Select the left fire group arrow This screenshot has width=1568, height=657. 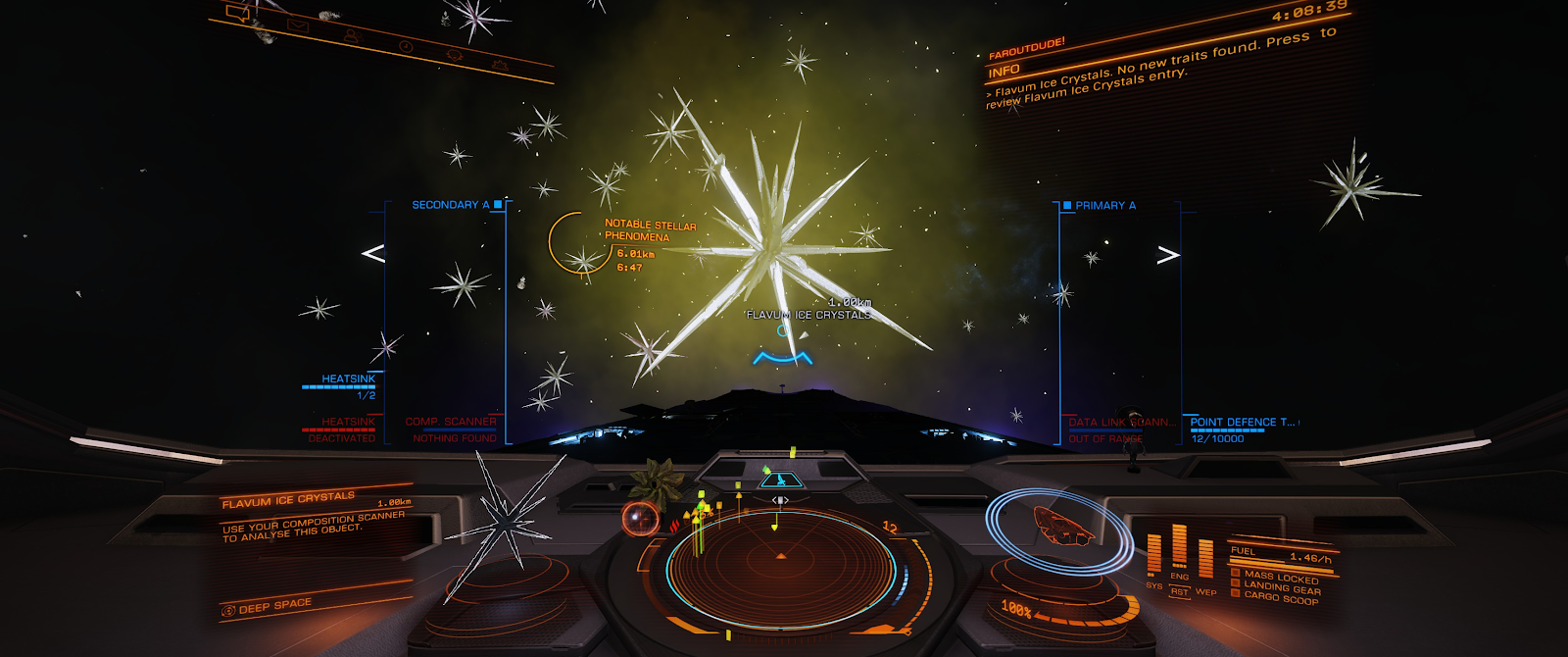372,254
